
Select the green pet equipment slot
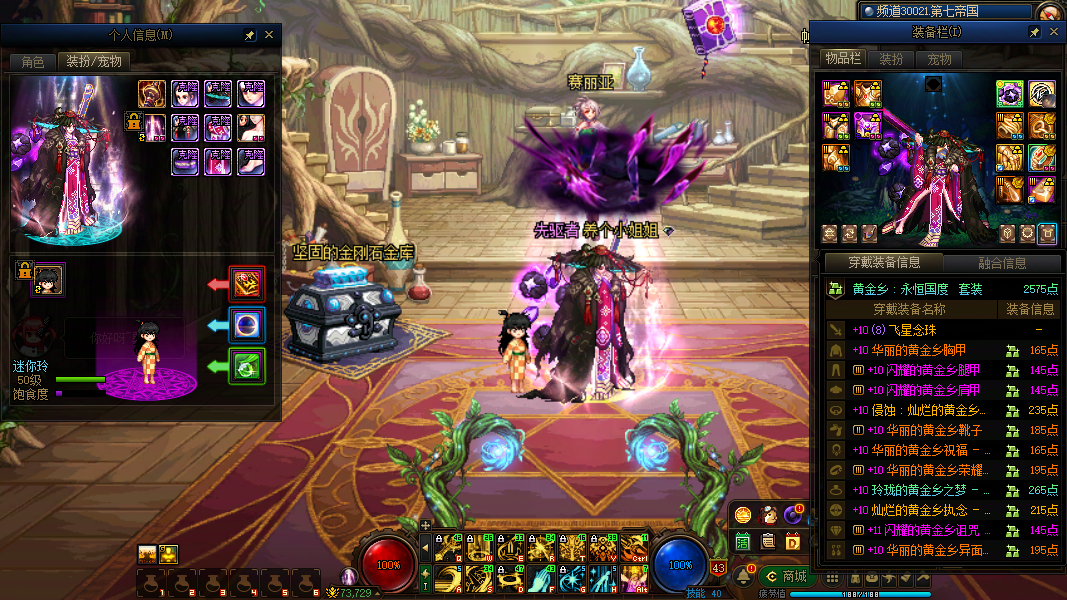pyautogui.click(x=247, y=366)
